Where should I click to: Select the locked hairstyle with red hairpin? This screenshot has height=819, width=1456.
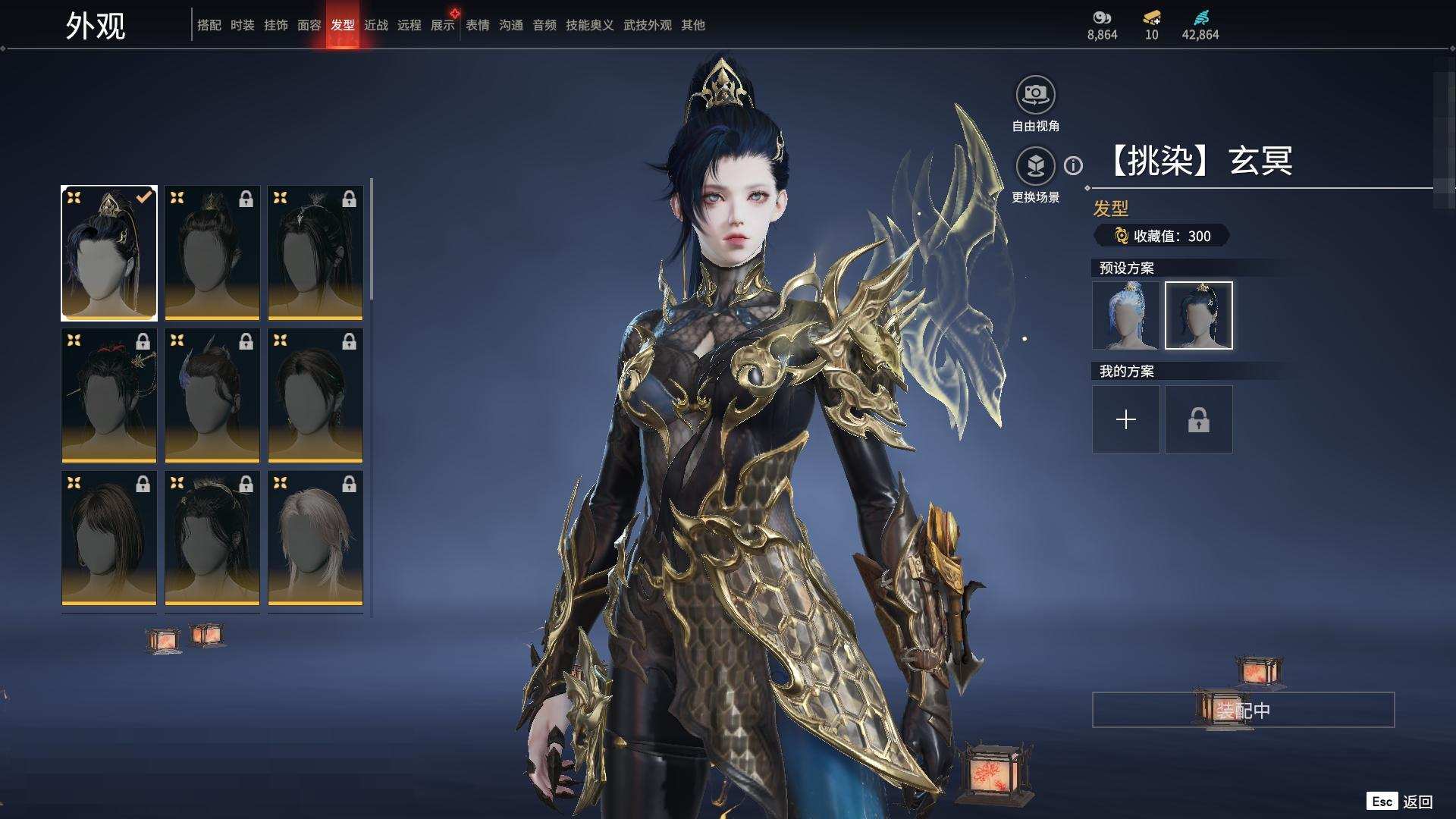[109, 394]
